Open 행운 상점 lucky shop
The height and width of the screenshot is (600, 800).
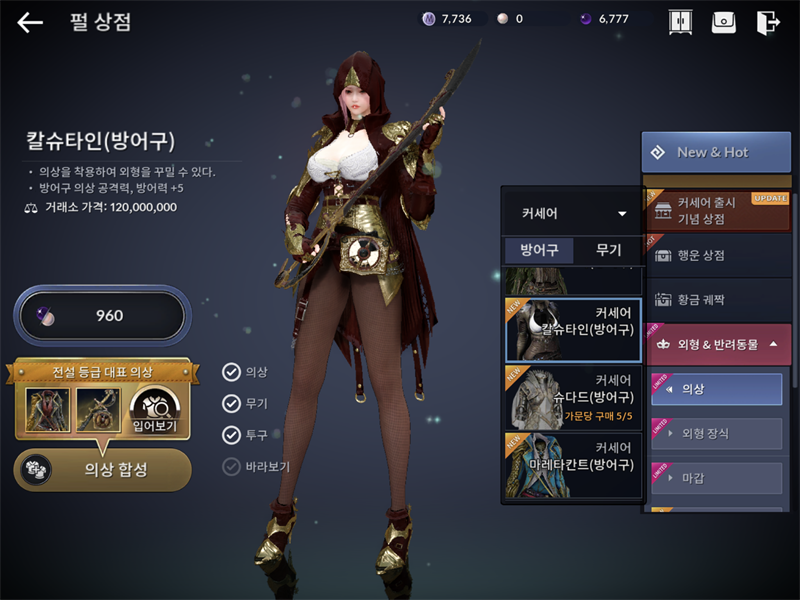coord(715,255)
